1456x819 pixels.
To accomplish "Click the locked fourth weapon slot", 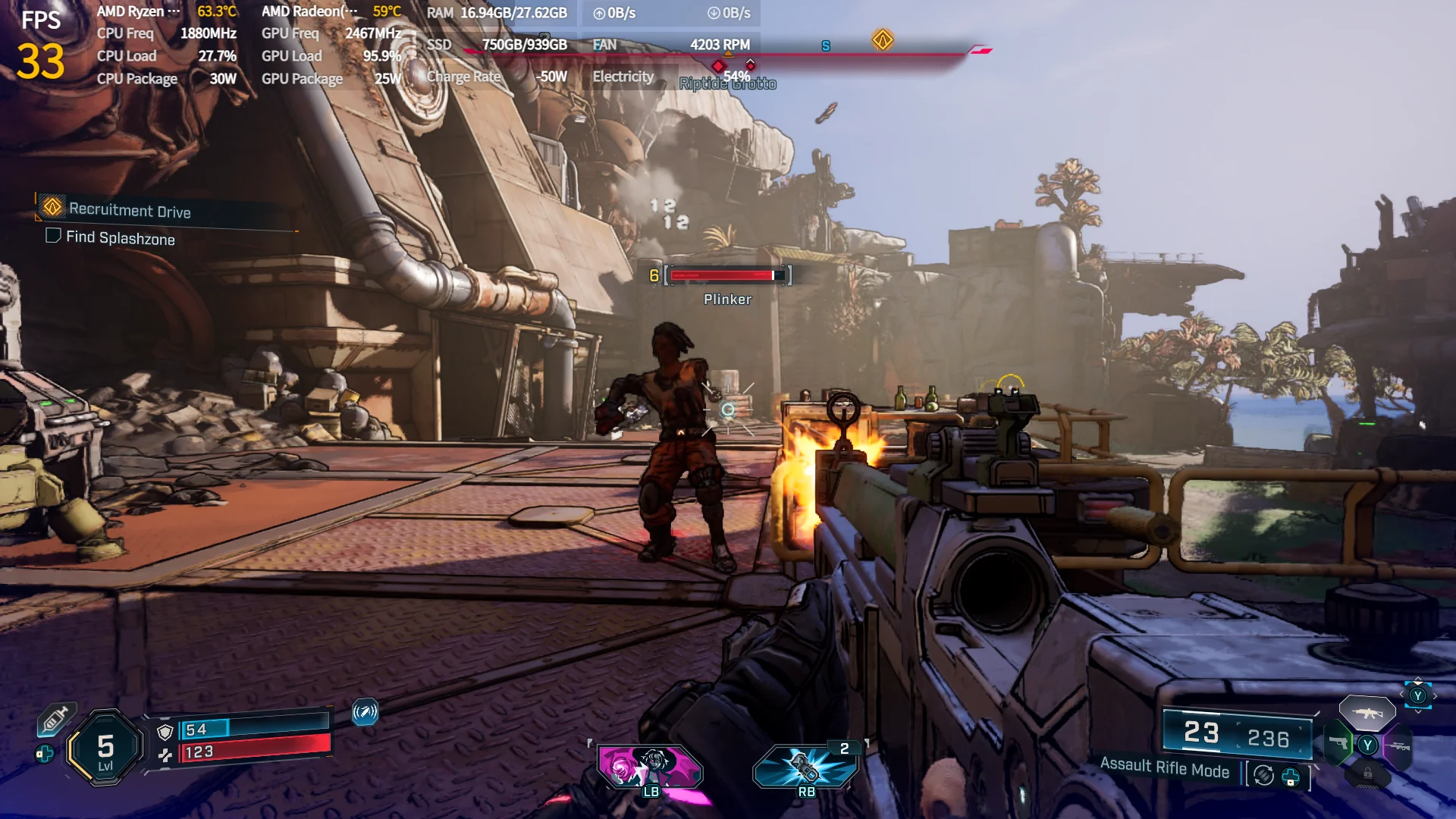I will point(1367,773).
